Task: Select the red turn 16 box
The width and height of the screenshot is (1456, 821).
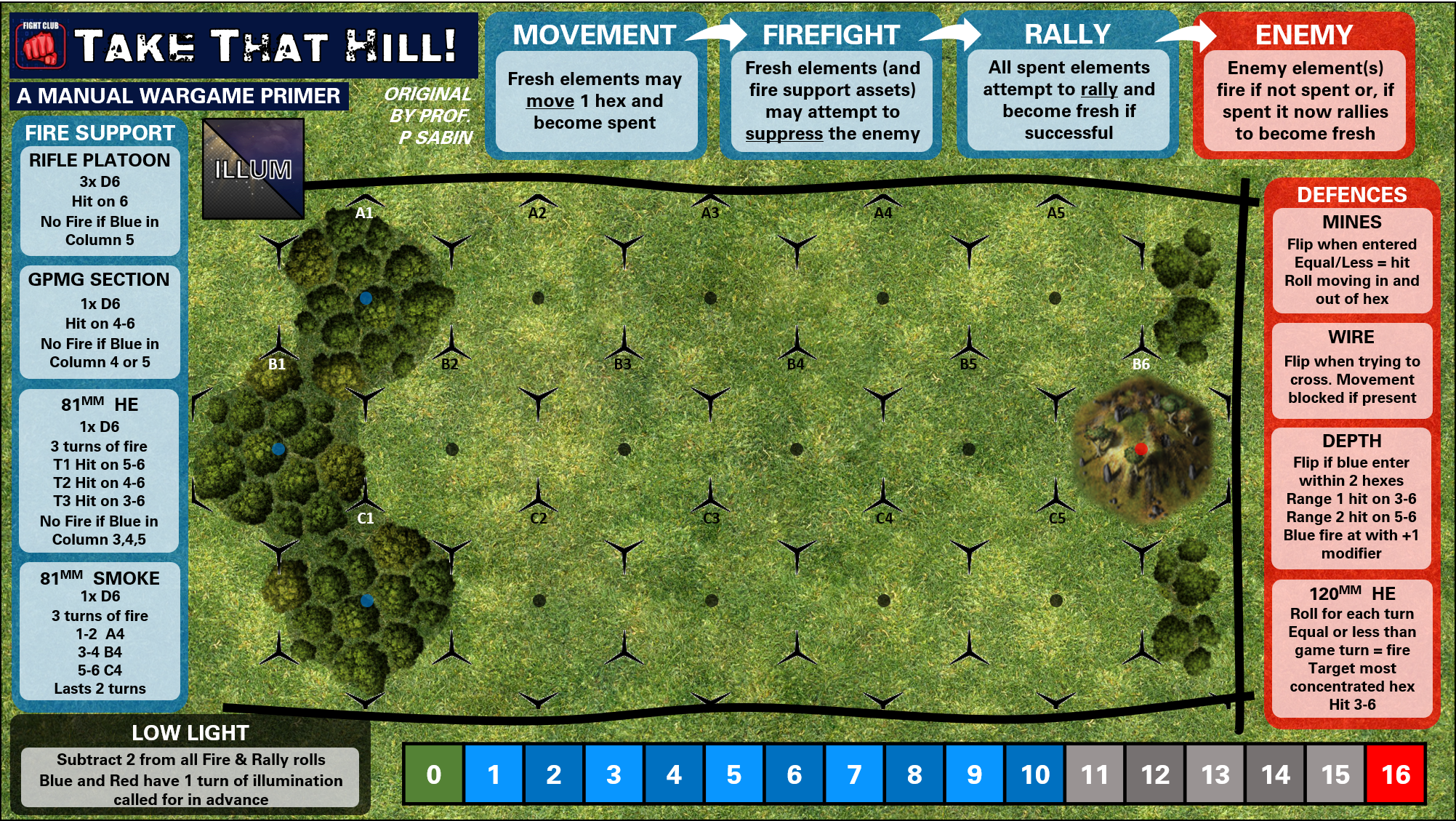Action: coord(1396,774)
